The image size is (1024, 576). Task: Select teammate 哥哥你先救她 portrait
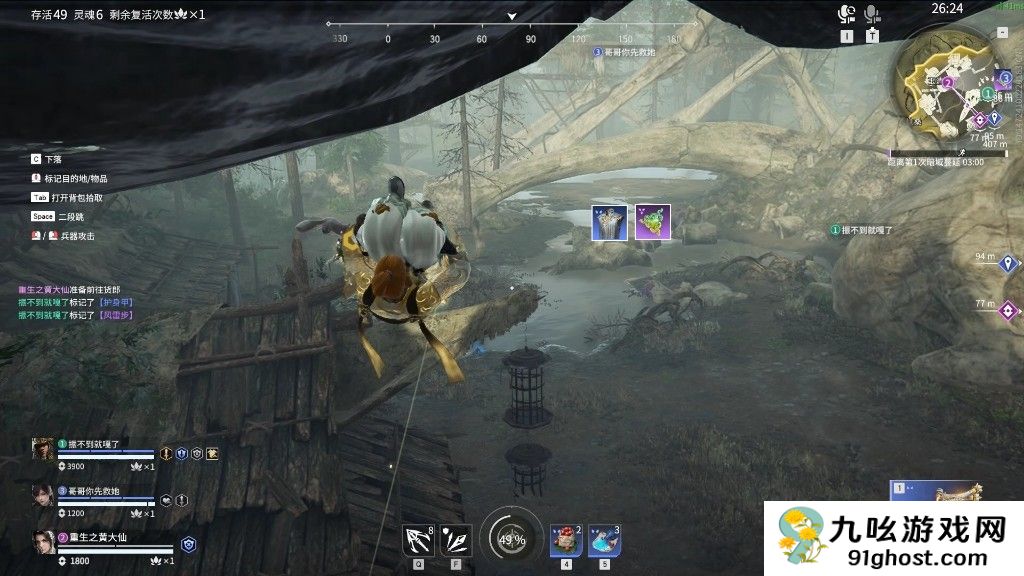[x=43, y=496]
